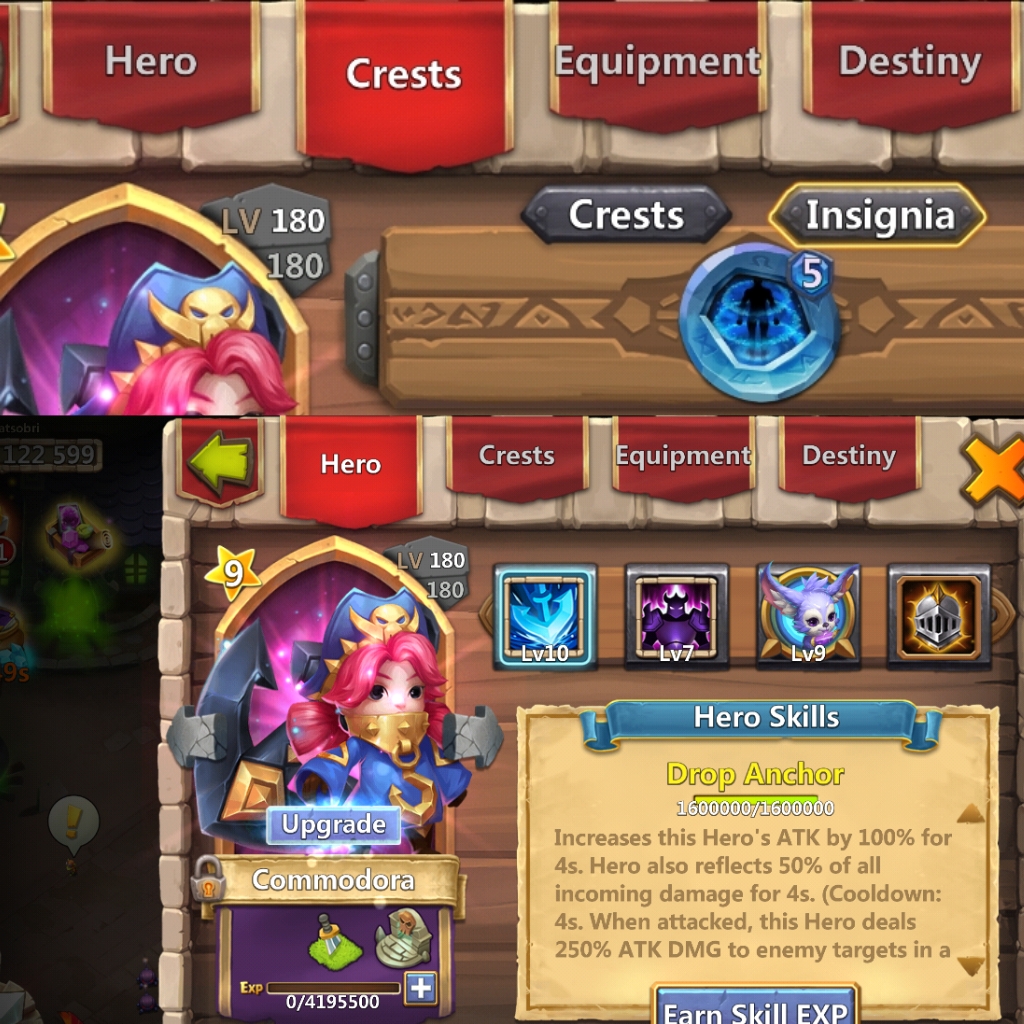This screenshot has height=1024, width=1024.
Task: Select the Crests pill button beside Insignia
Action: point(626,215)
